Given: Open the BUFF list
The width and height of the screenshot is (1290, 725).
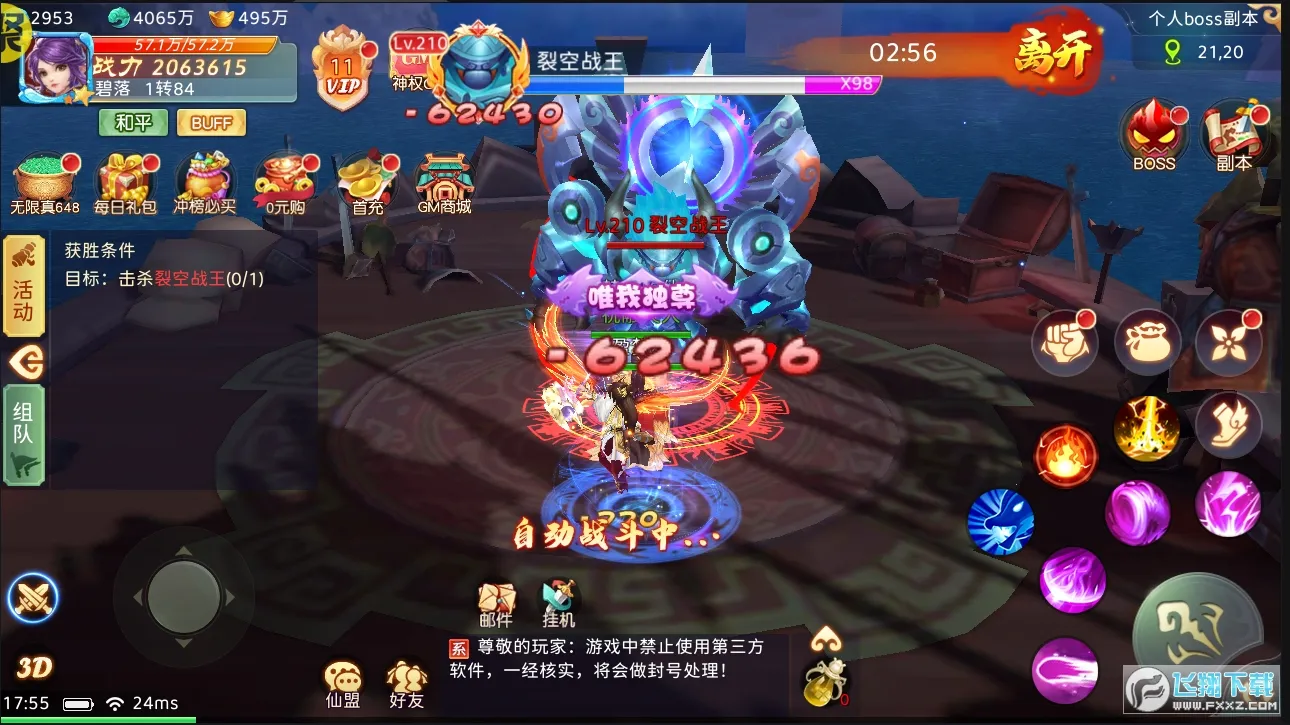Looking at the screenshot, I should click(210, 122).
